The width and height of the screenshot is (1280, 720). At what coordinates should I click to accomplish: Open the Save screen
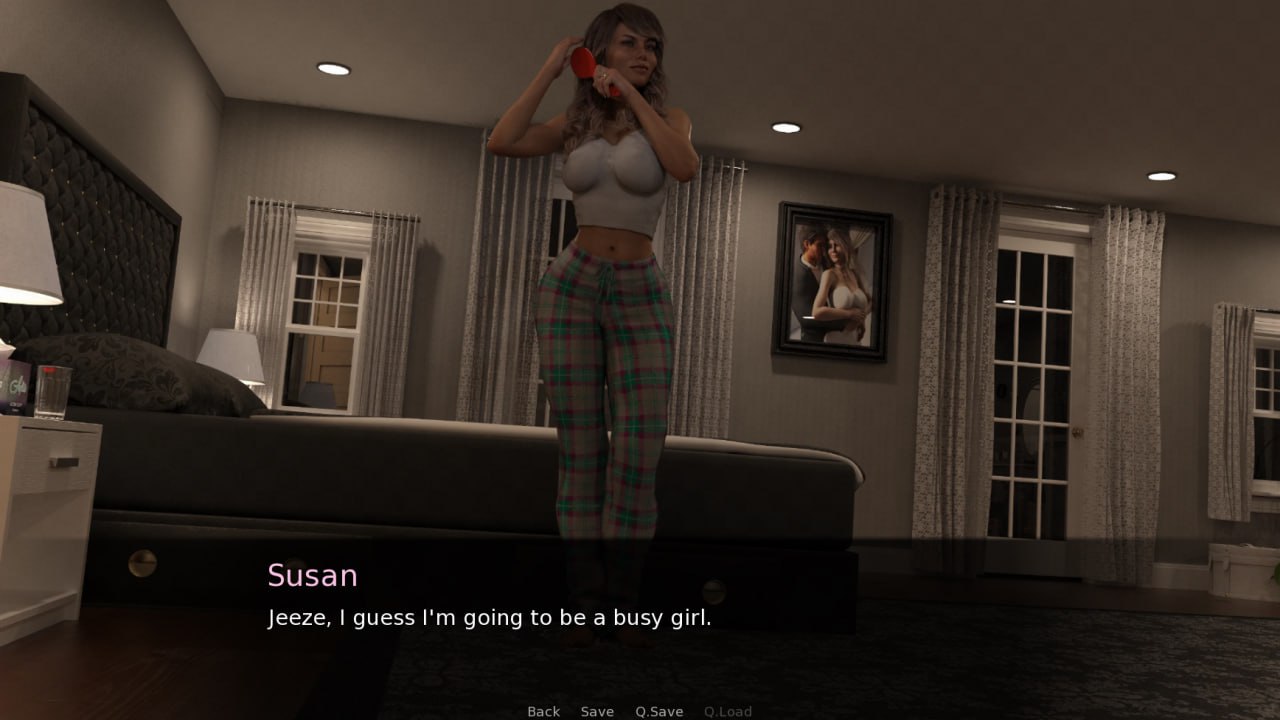coord(597,711)
